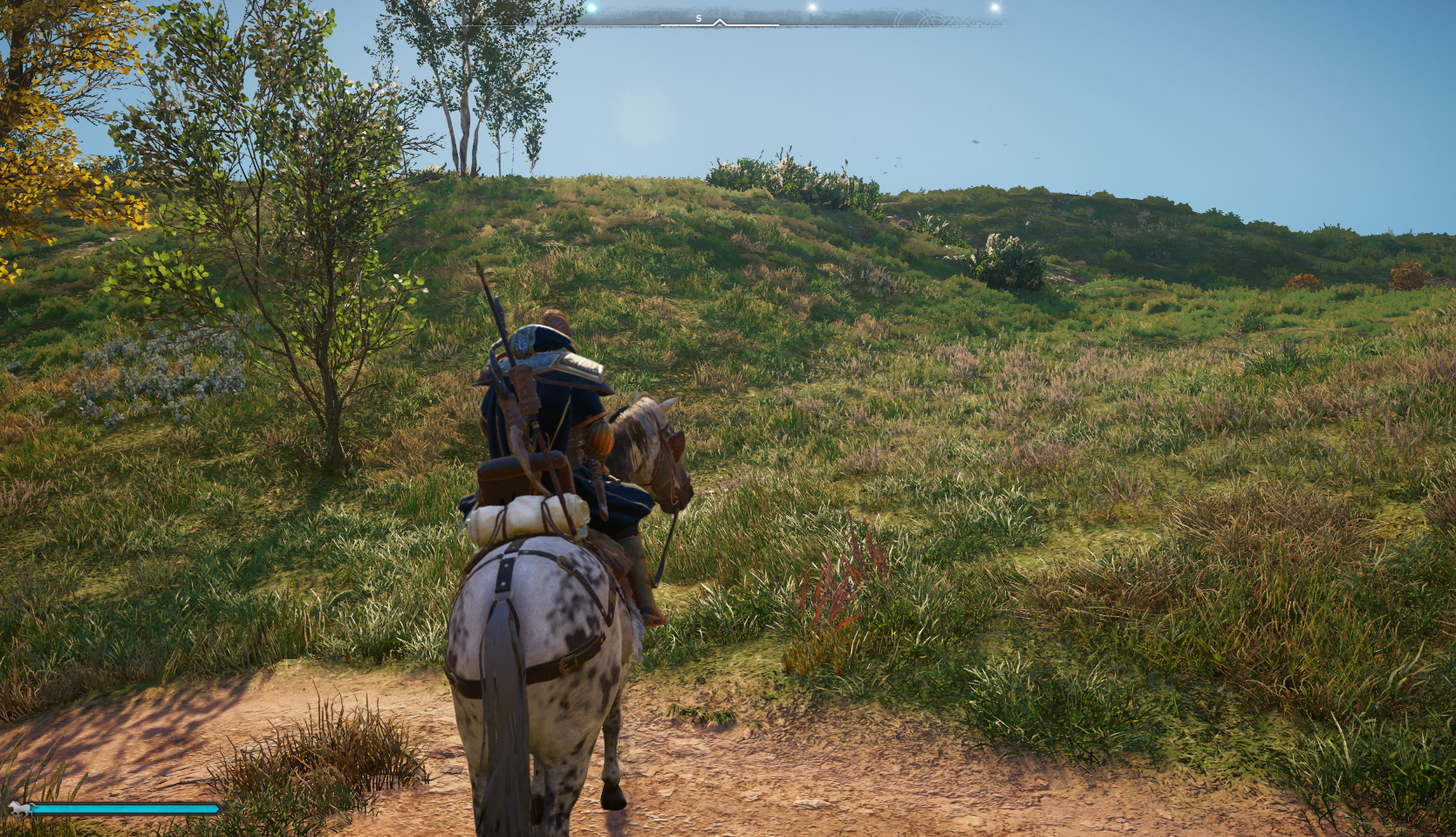Select the 'S' south marker on the compass
The height and width of the screenshot is (837, 1456).
click(698, 17)
